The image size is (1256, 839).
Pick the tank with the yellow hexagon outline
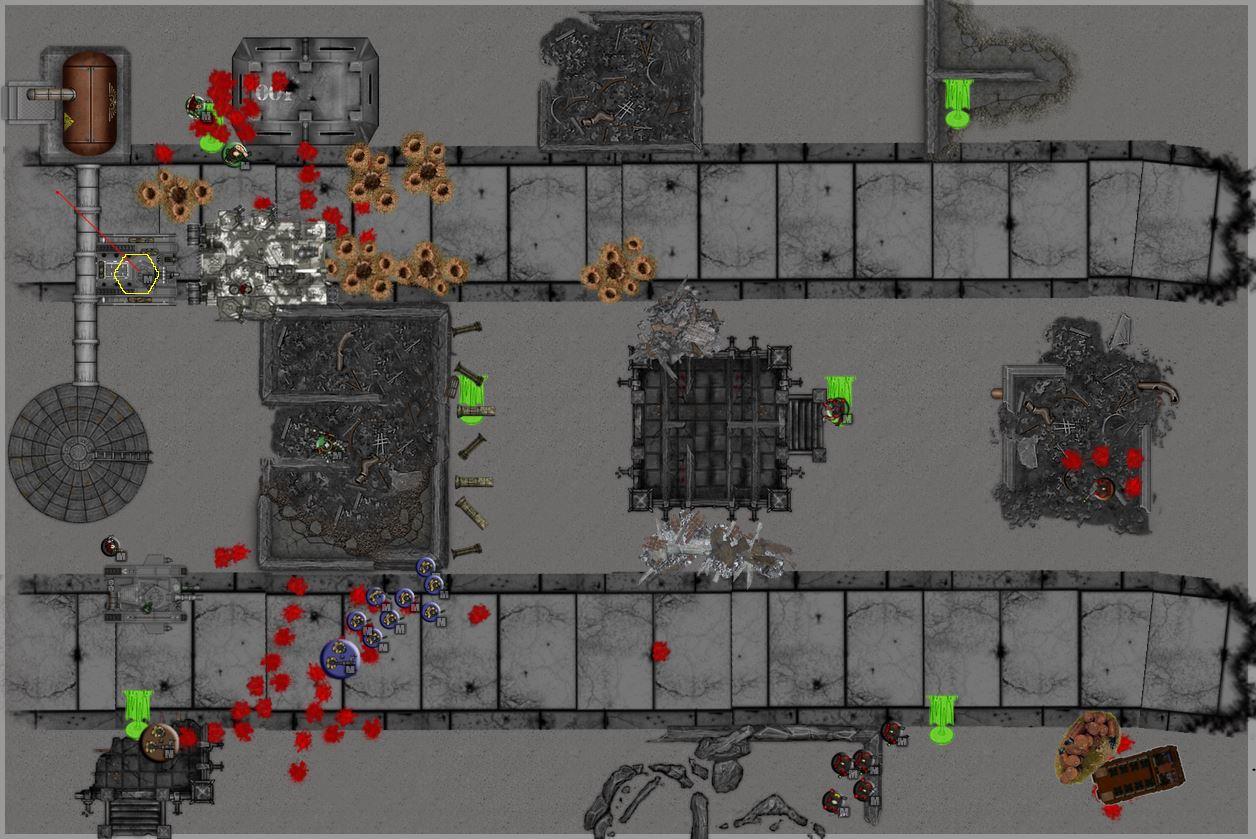pyautogui.click(x=137, y=273)
